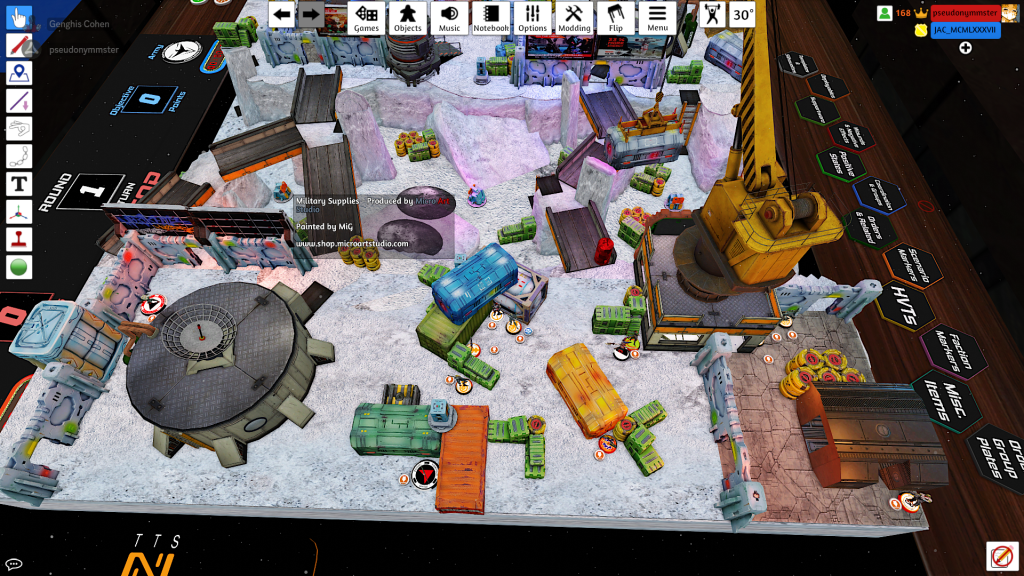
Task: Open the Options panel
Action: pos(533,17)
